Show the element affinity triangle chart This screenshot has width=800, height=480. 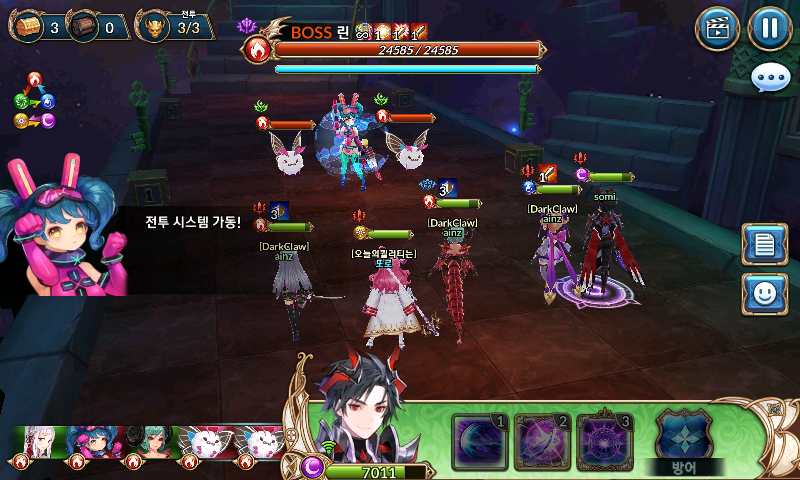[x=34, y=101]
